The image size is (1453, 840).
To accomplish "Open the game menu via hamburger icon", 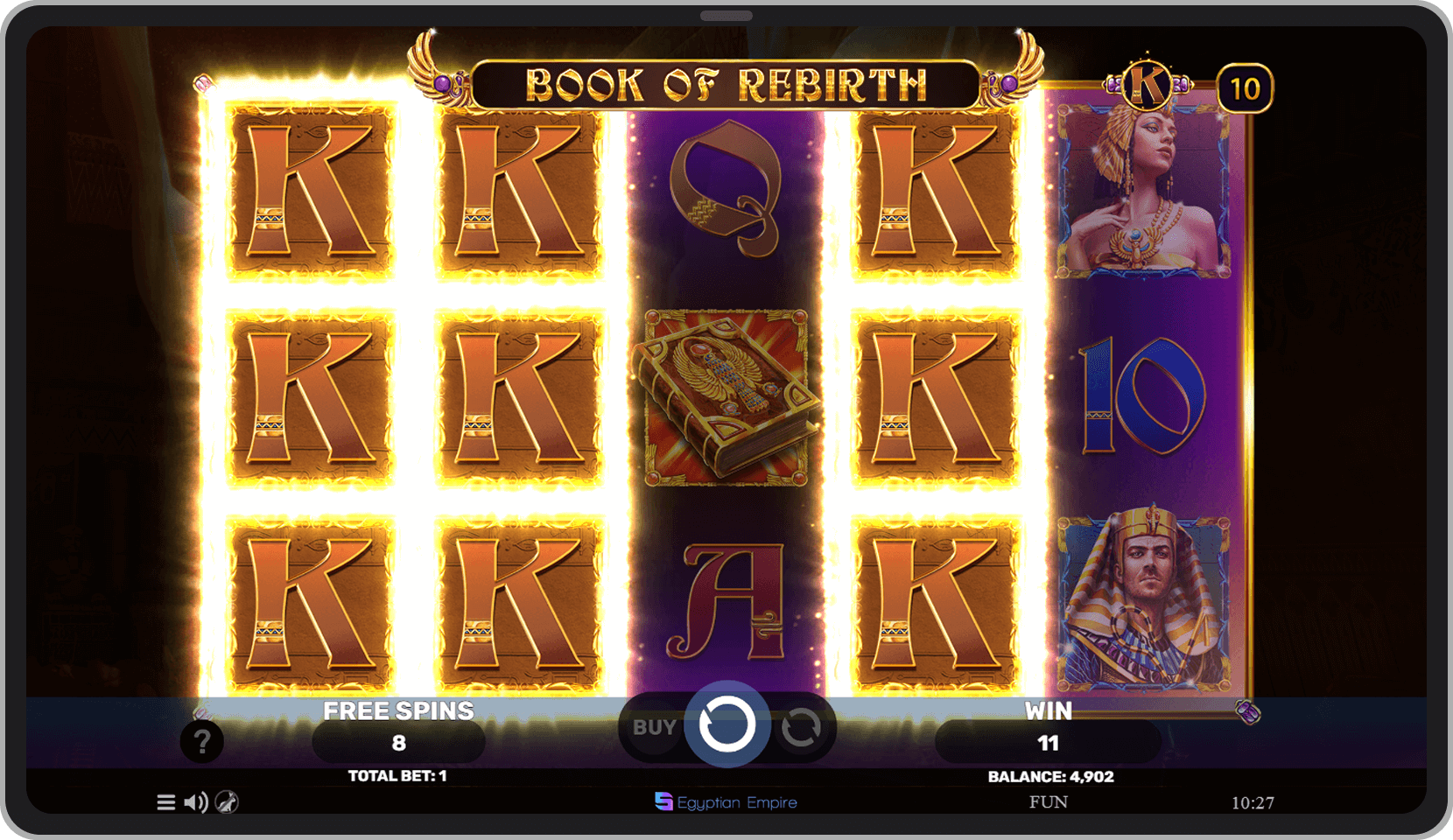I will 165,801.
